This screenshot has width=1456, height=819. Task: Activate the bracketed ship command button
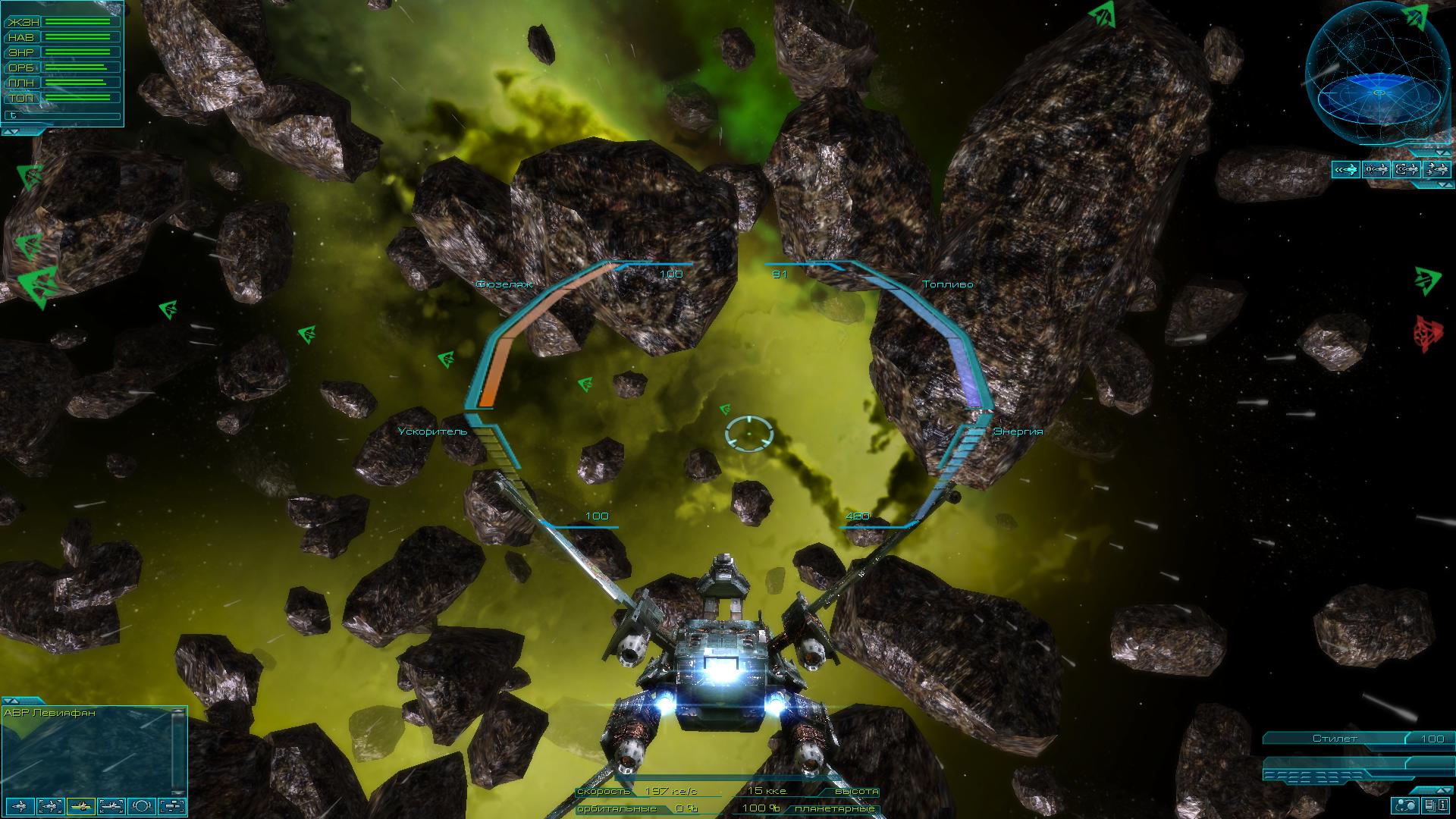pos(1406,169)
